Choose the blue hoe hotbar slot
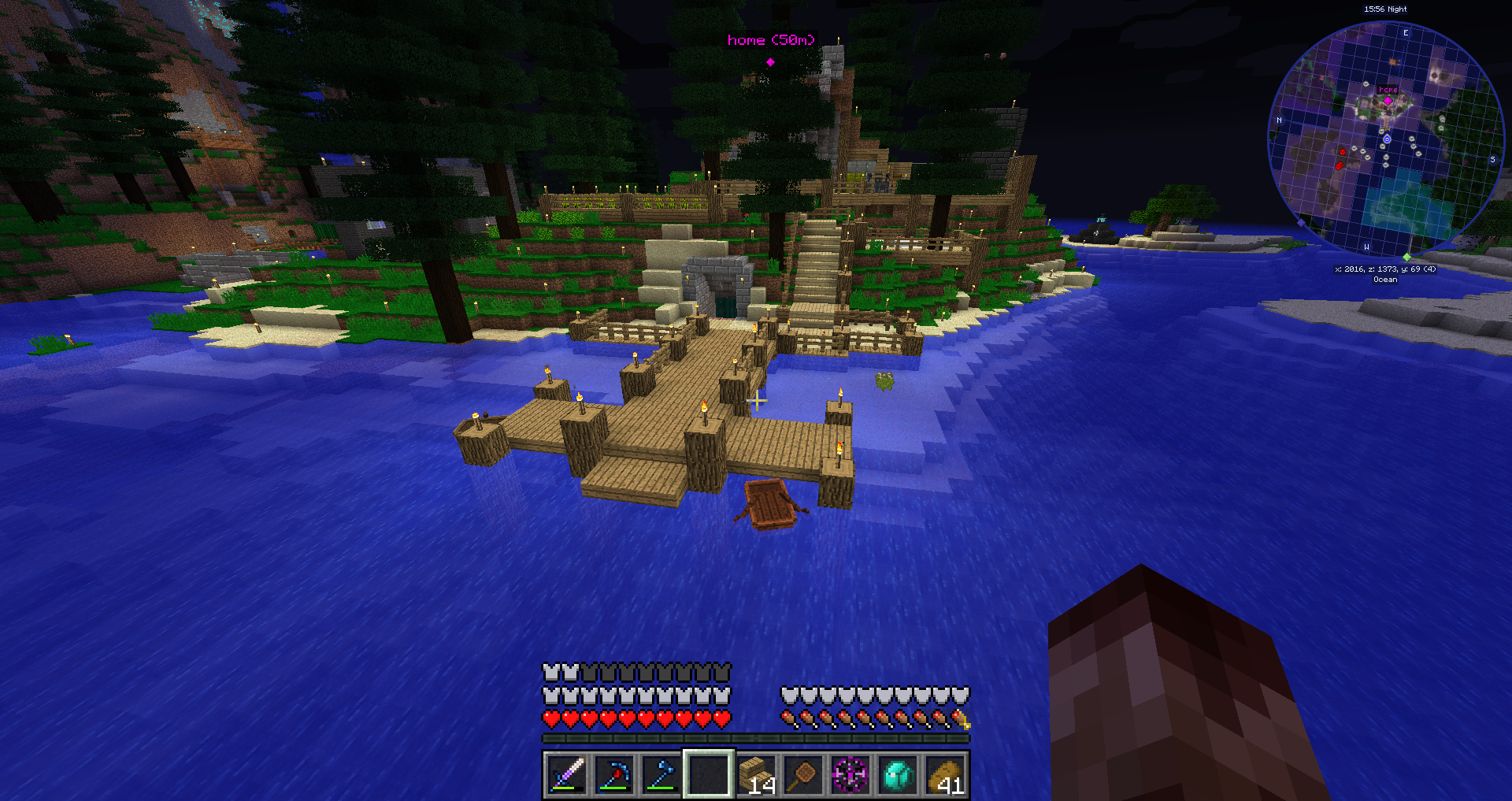Viewport: 1512px width, 801px height. [661, 774]
